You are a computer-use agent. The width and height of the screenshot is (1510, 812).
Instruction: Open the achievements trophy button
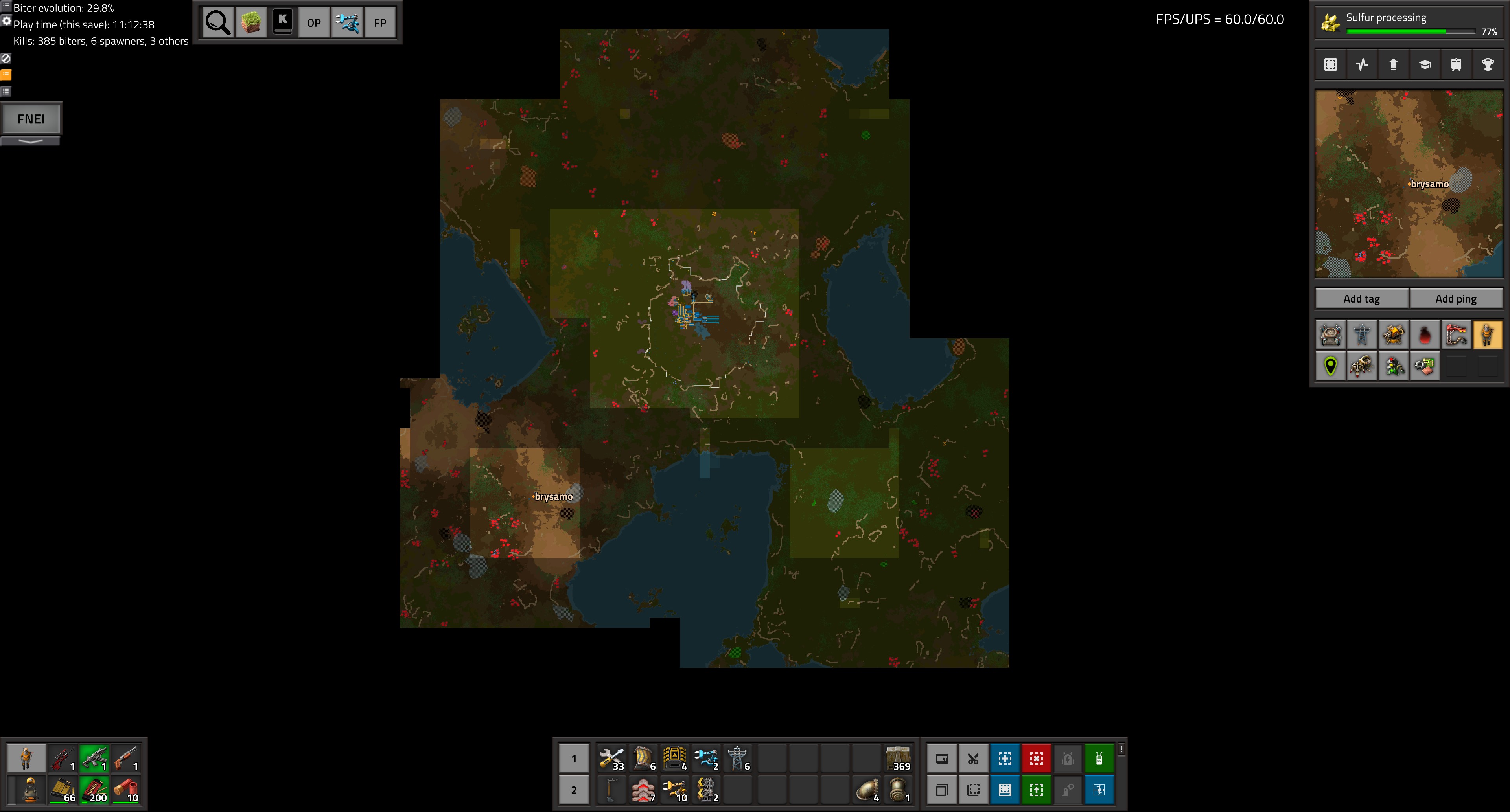click(x=1488, y=64)
